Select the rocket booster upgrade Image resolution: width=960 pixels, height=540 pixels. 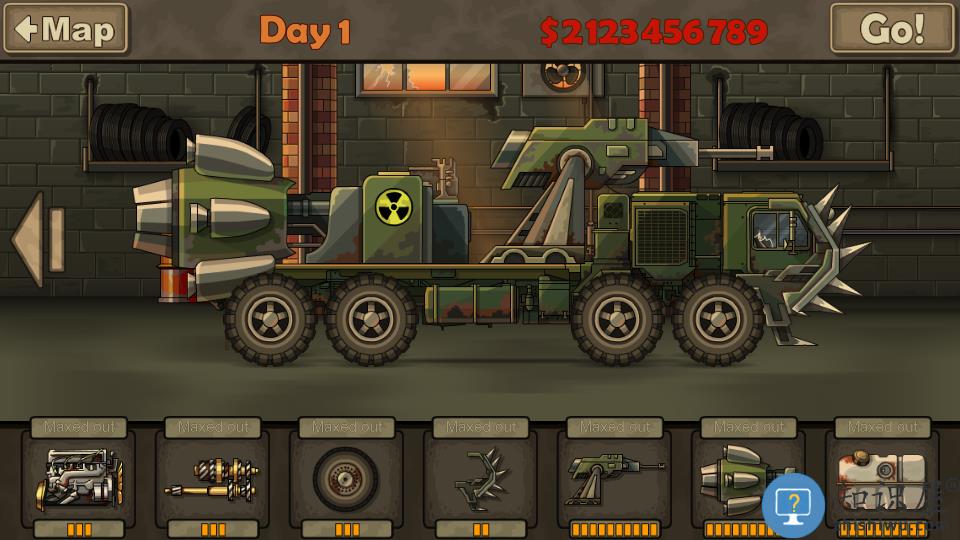740,475
